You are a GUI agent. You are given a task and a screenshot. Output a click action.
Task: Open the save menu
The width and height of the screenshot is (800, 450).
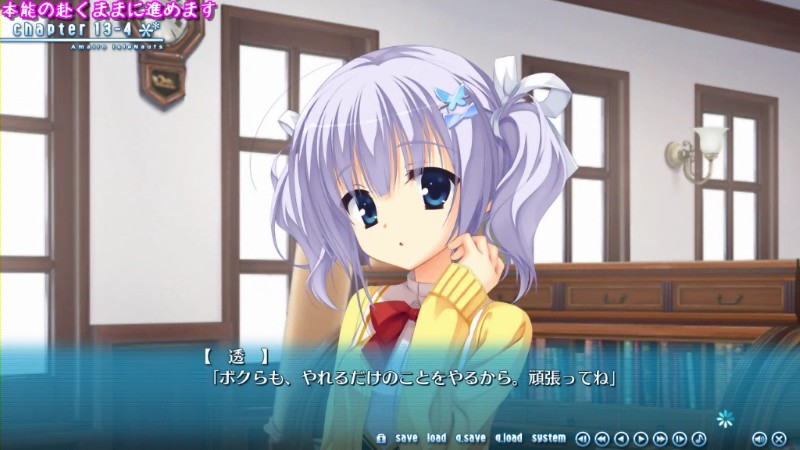point(406,438)
